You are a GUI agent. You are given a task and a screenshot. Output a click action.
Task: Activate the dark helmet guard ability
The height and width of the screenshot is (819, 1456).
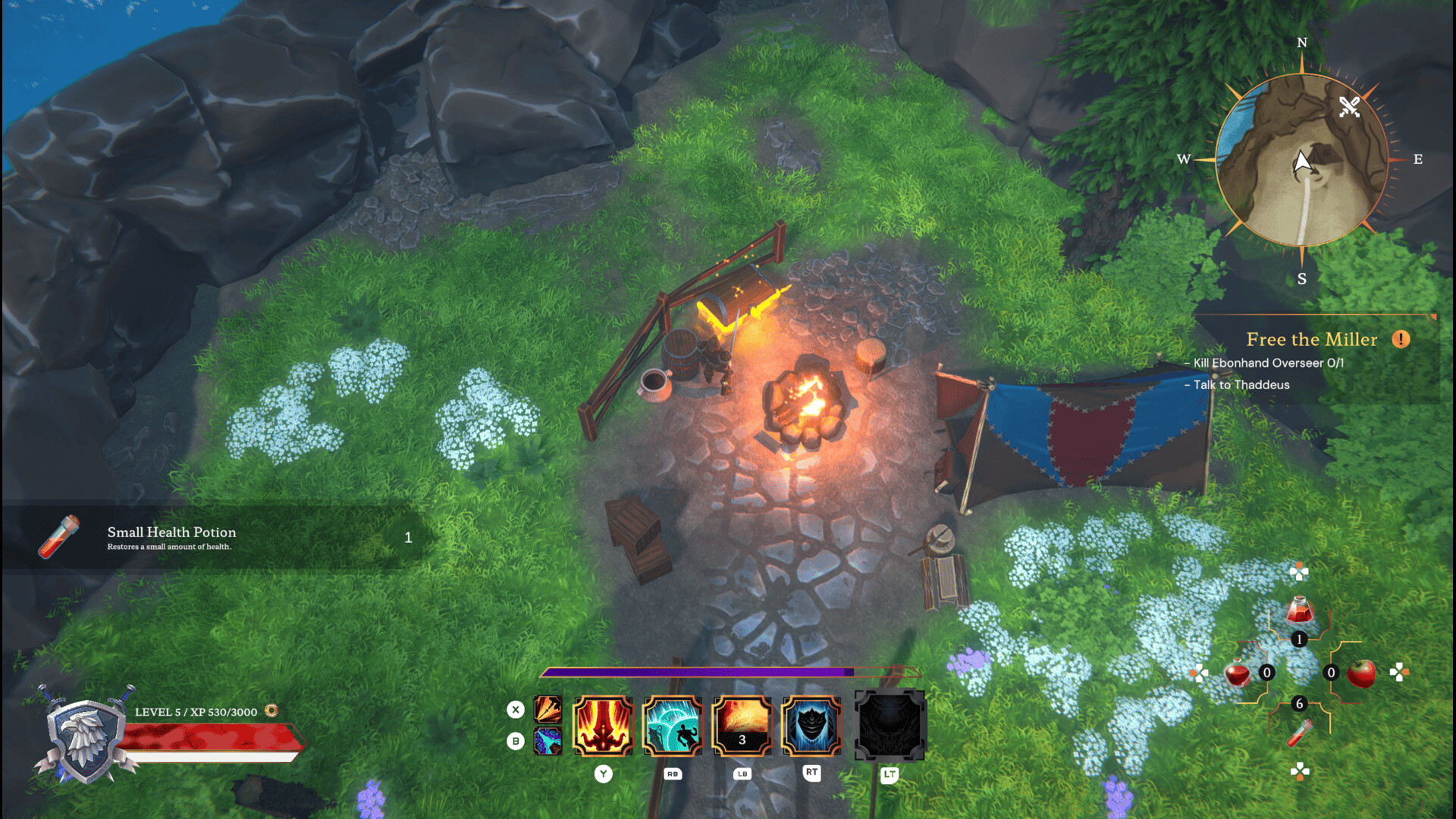[x=811, y=726]
